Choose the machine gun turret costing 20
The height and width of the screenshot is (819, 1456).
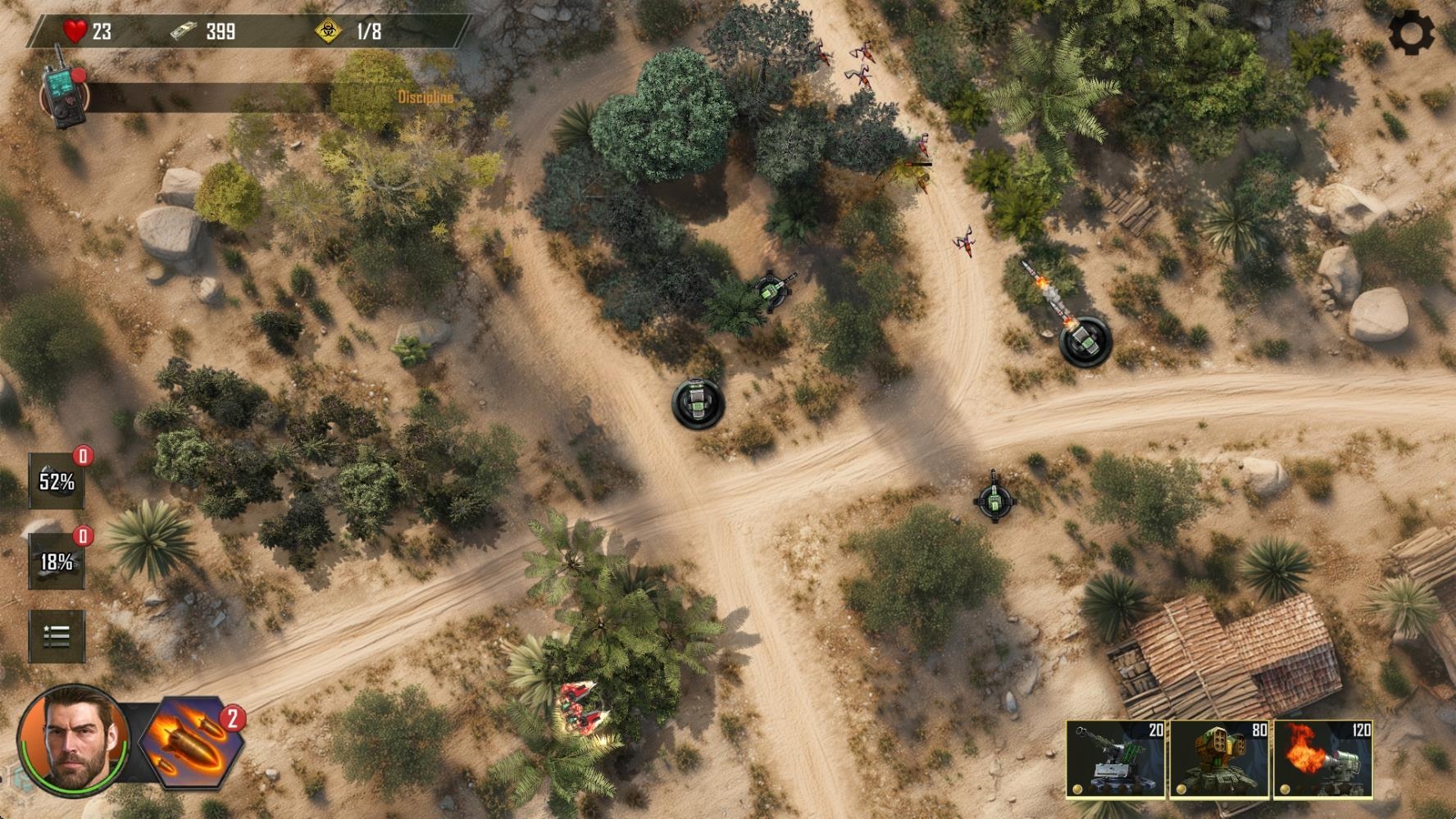[1116, 760]
